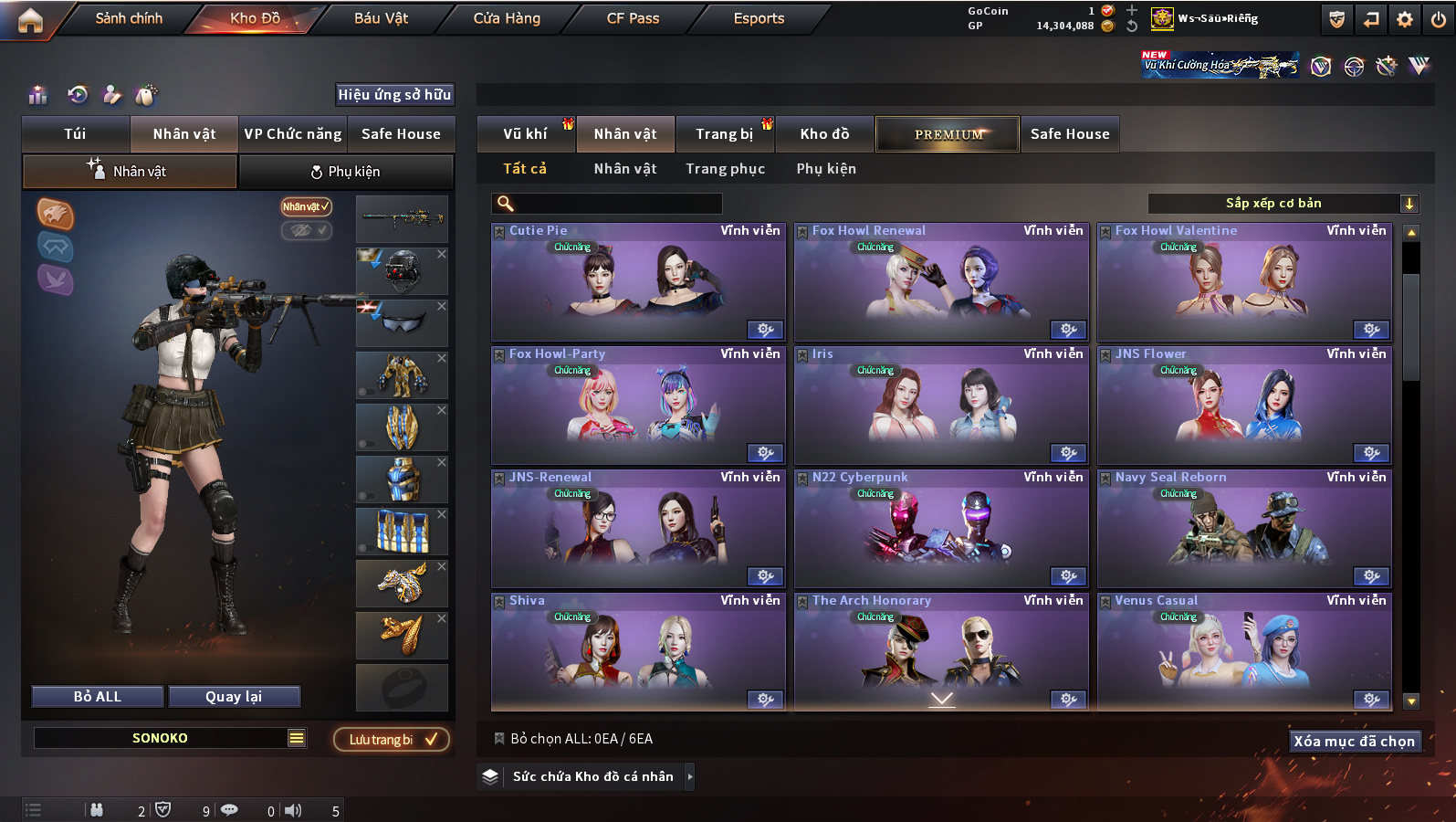Go to the Esports tab

(x=759, y=18)
